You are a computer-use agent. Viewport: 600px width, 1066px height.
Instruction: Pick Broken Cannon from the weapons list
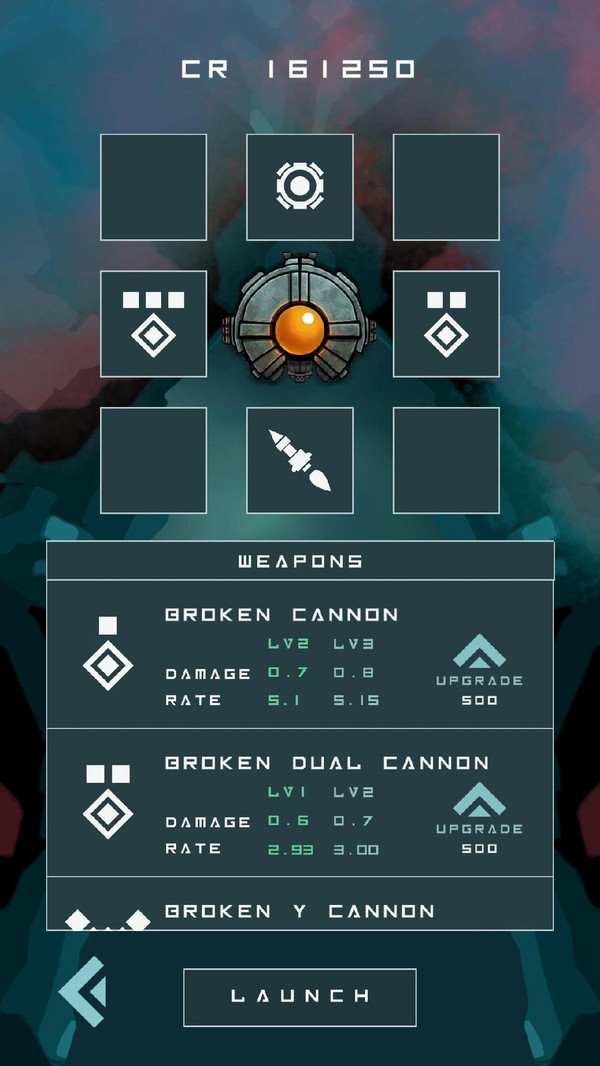click(x=281, y=614)
